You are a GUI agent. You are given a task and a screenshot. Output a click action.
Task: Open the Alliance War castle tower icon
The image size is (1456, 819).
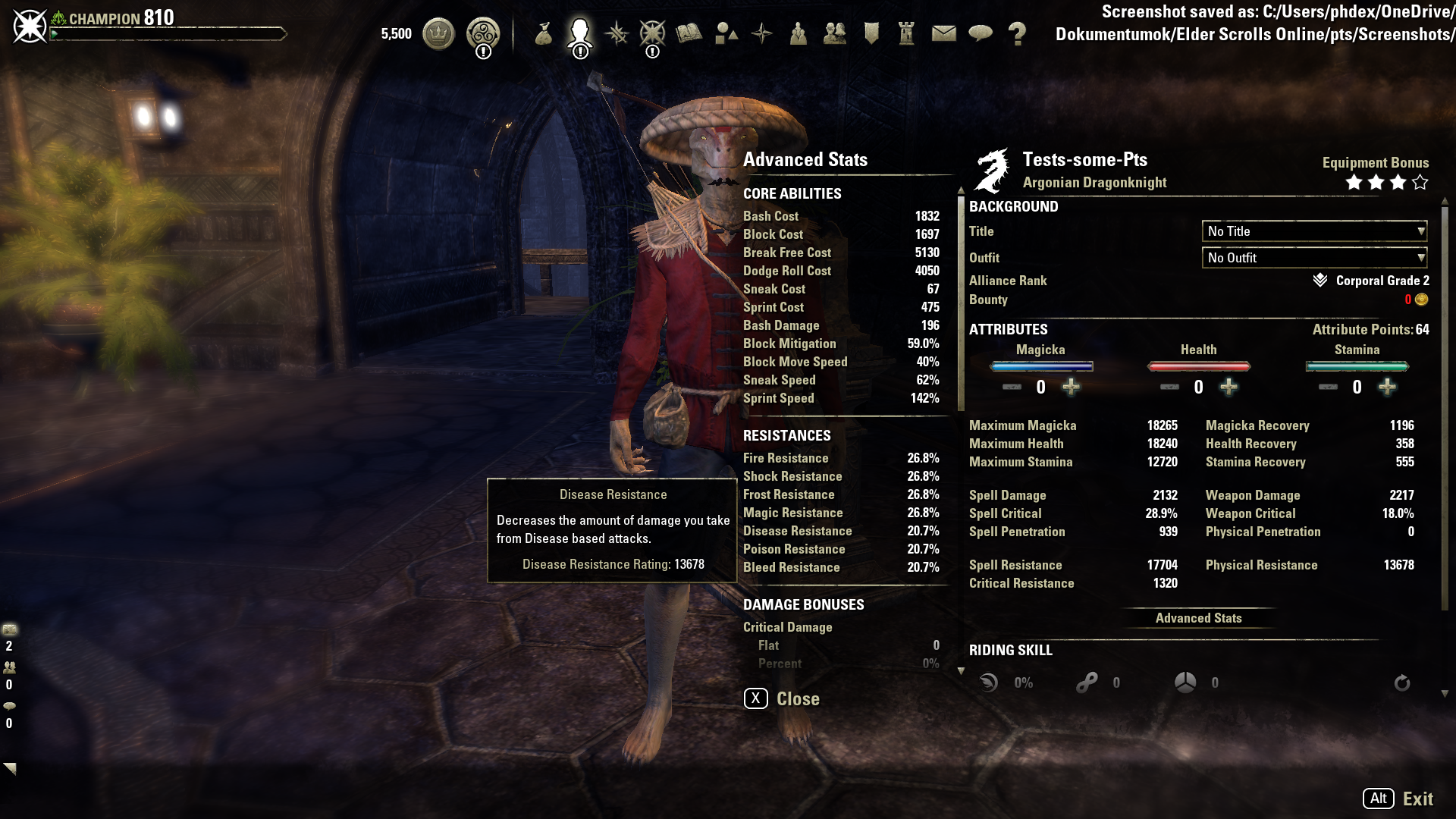[x=907, y=33]
